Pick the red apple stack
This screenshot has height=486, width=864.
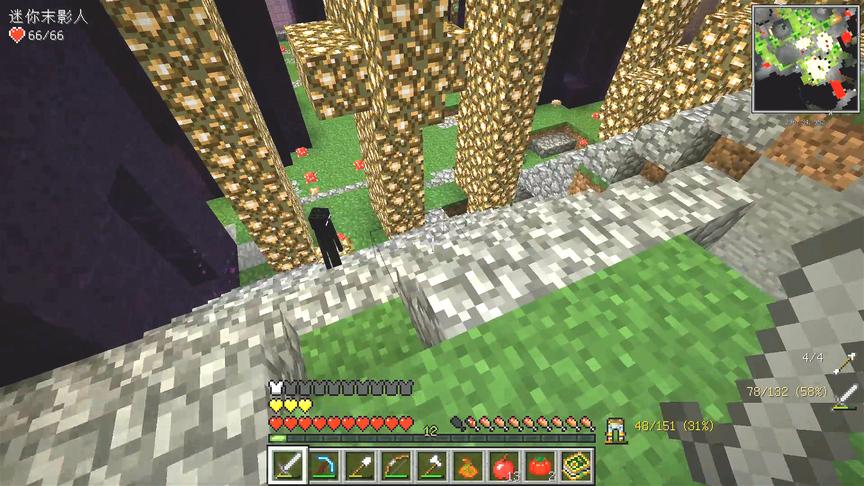click(x=504, y=465)
